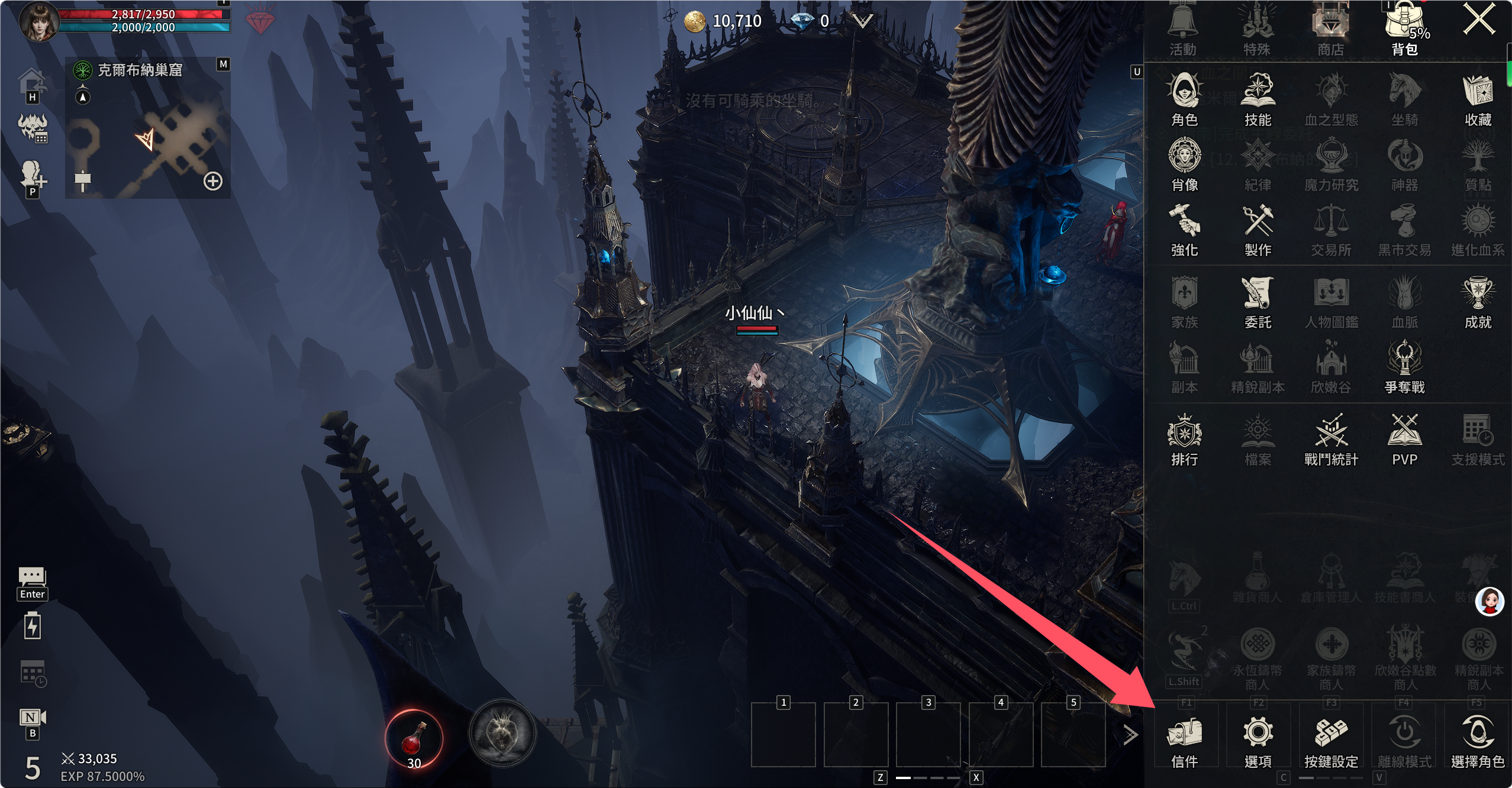Open the 製作 crafting menu
Viewport: 1512px width, 788px height.
(x=1258, y=229)
